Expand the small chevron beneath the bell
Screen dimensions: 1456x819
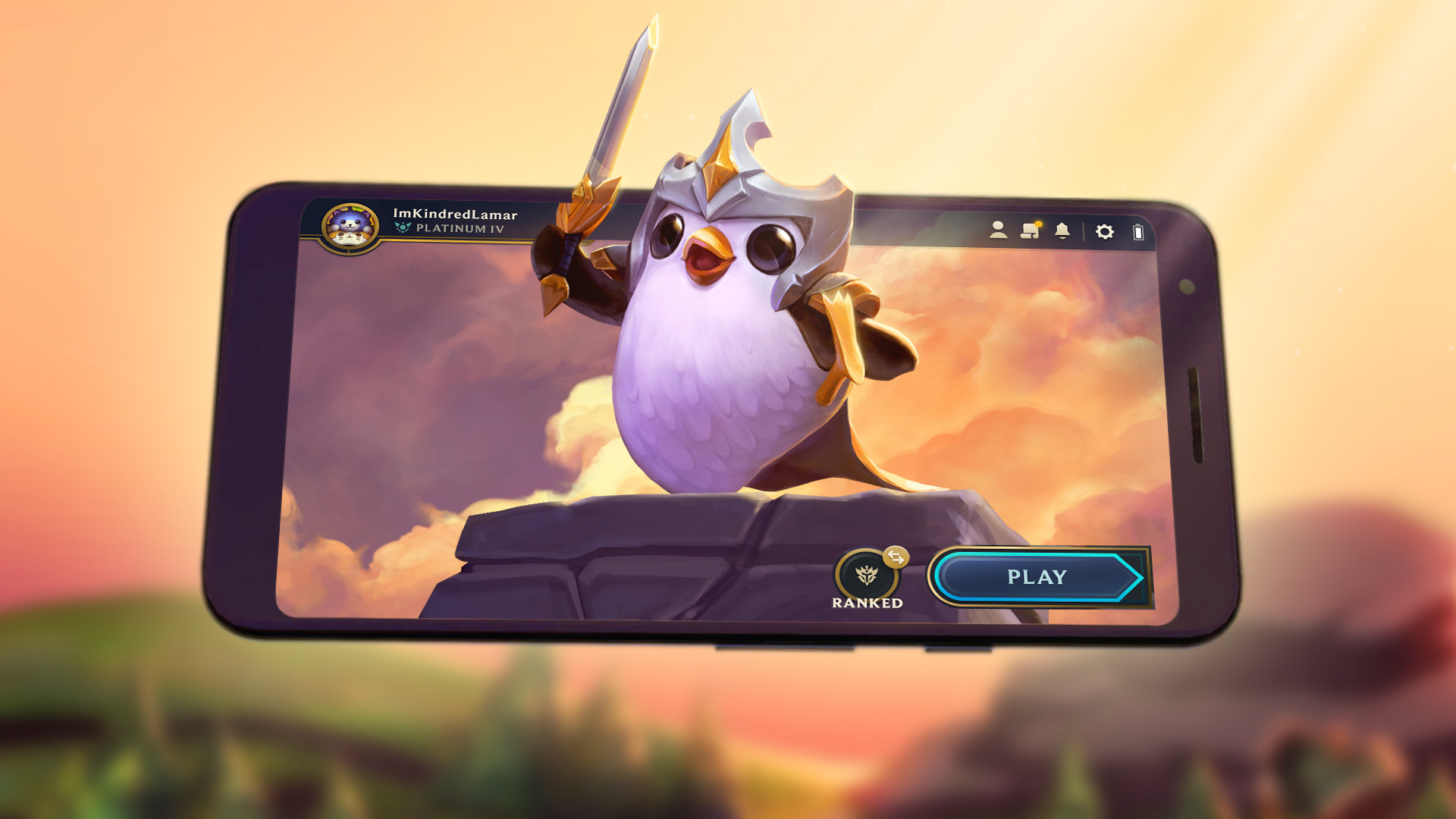[1062, 238]
